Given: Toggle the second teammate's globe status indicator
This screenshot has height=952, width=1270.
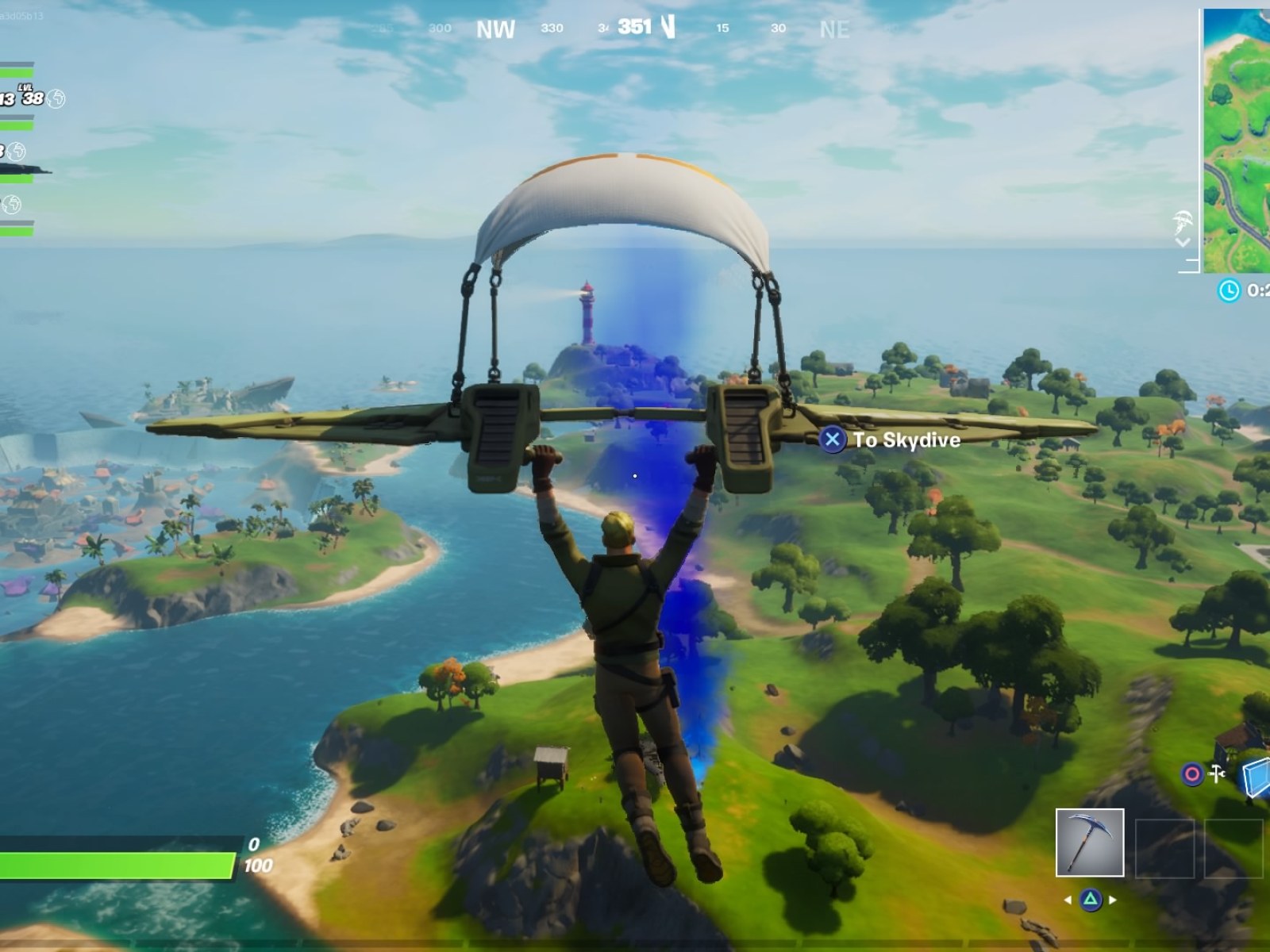Looking at the screenshot, I should click(17, 151).
